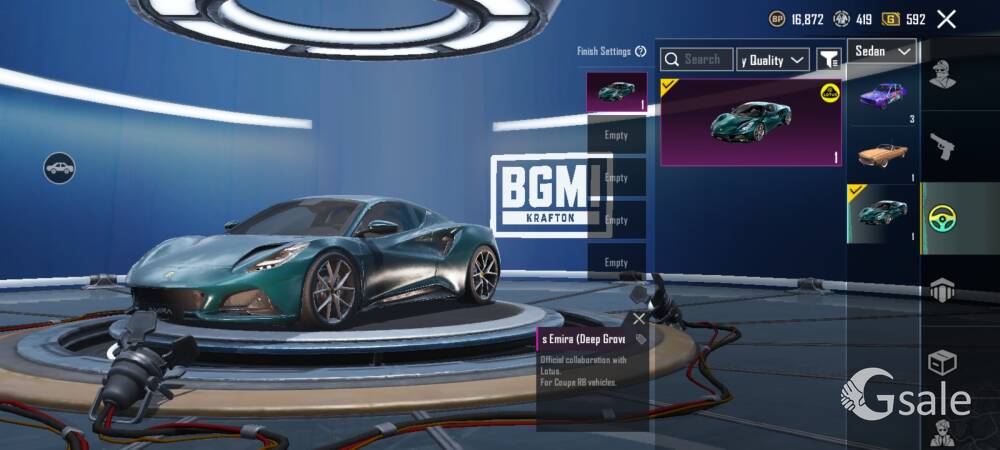Switch to the pistol weapons category
This screenshot has height=450, width=1000.
click(942, 146)
